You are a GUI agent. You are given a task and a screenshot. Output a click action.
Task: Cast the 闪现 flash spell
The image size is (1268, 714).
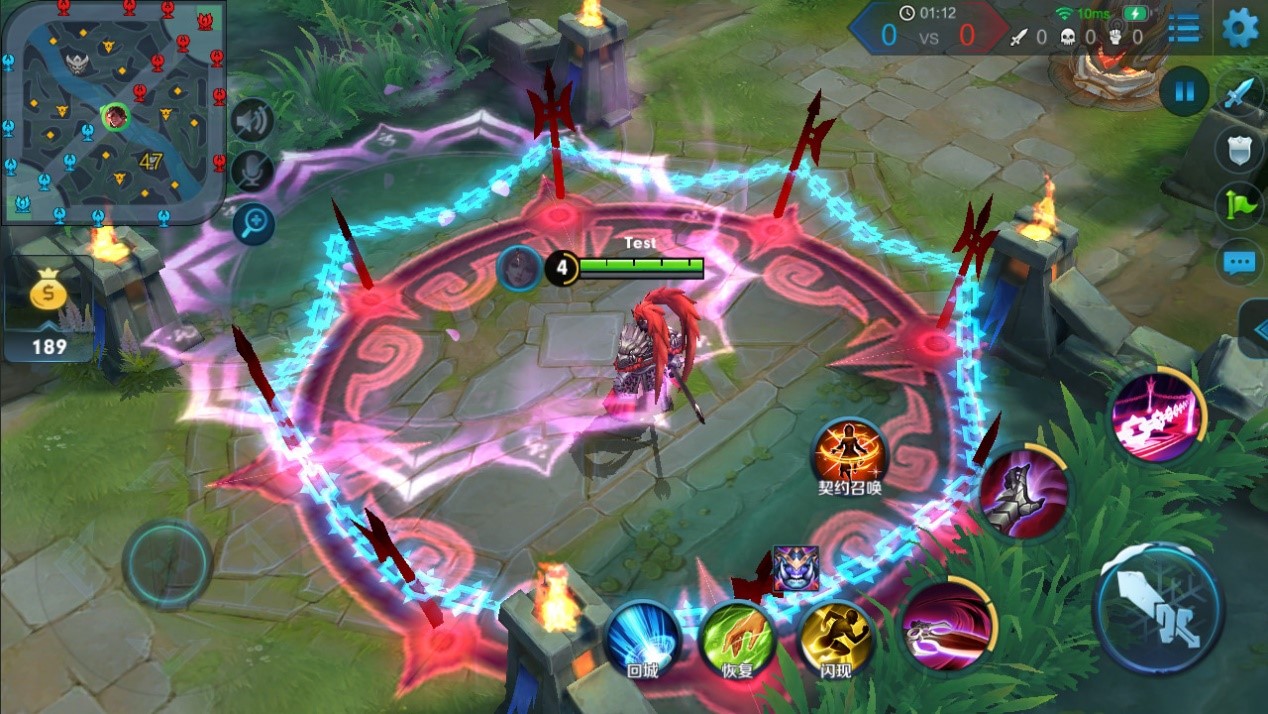(835, 637)
